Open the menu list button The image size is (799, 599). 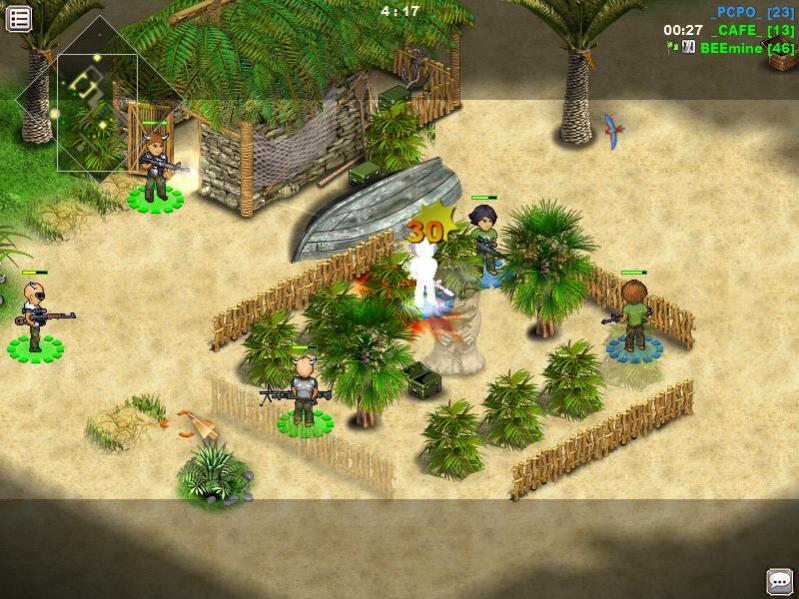click(19, 18)
